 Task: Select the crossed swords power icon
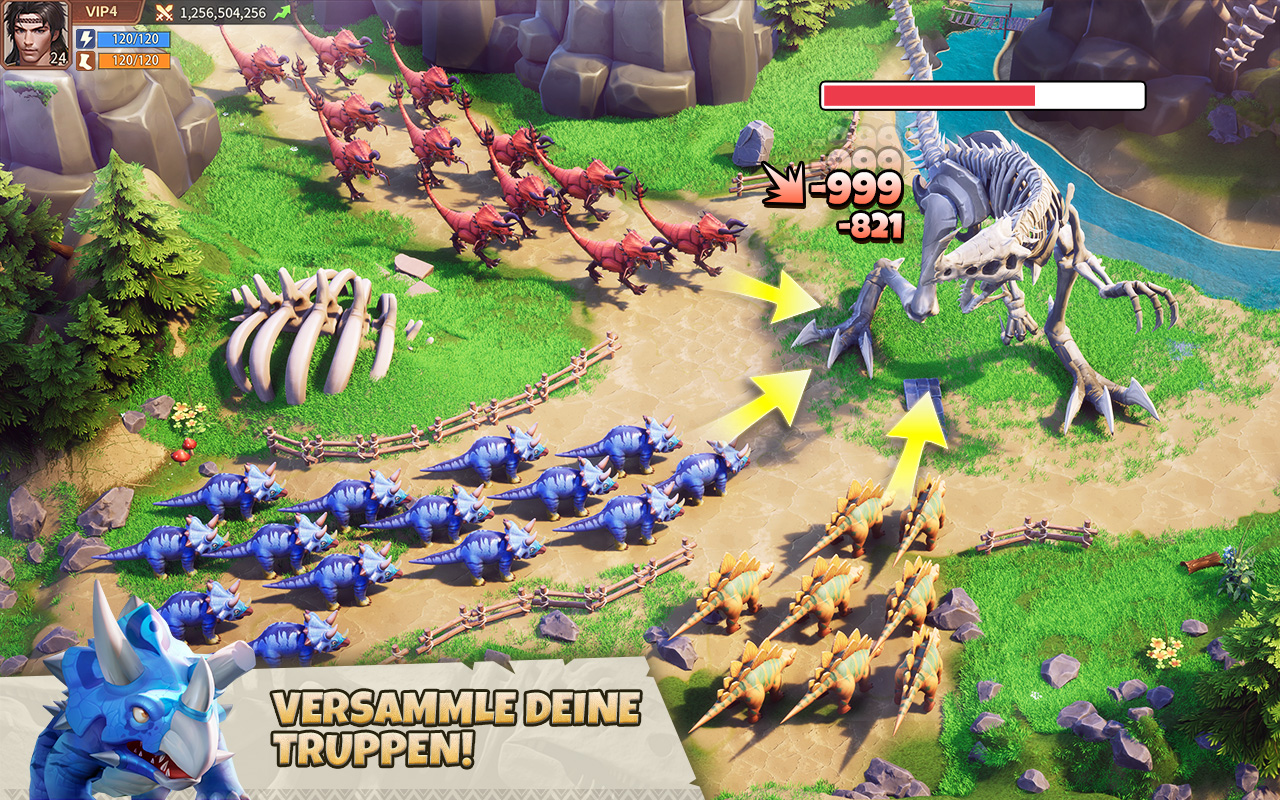(x=164, y=12)
